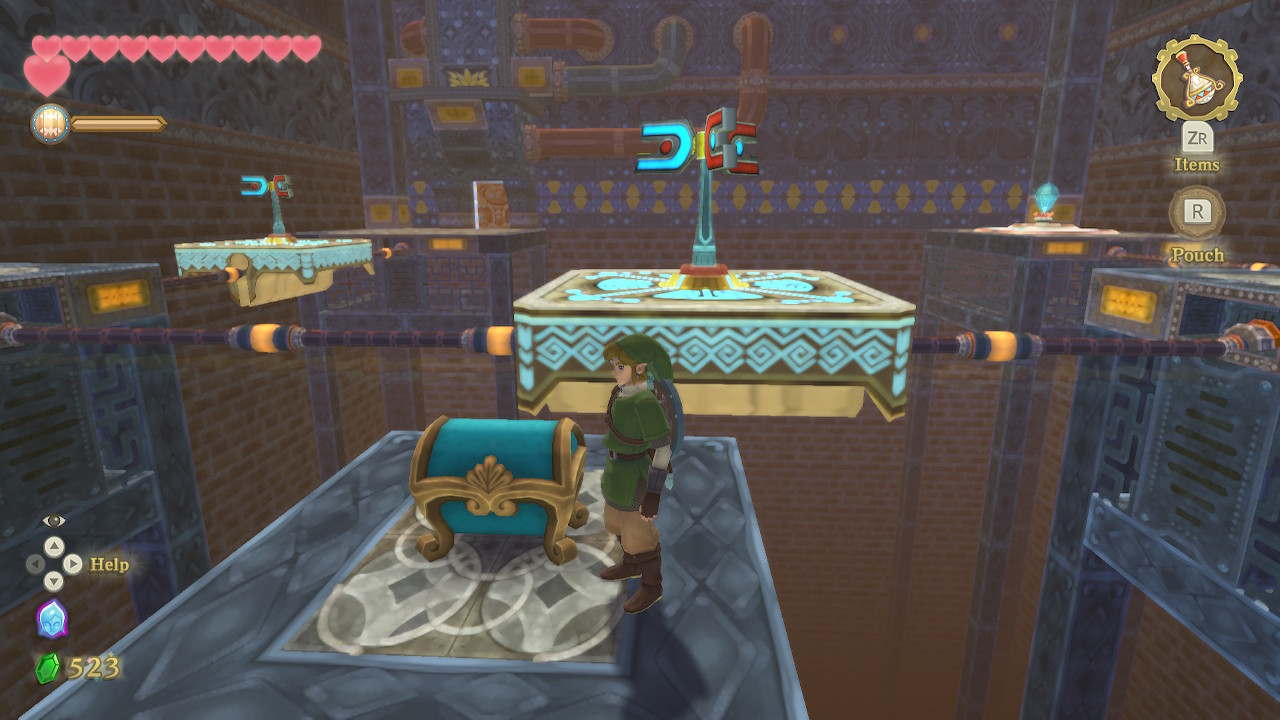Select the equipped Gust Bellows item icon
Viewport: 1280px width, 720px height.
pos(1197,78)
